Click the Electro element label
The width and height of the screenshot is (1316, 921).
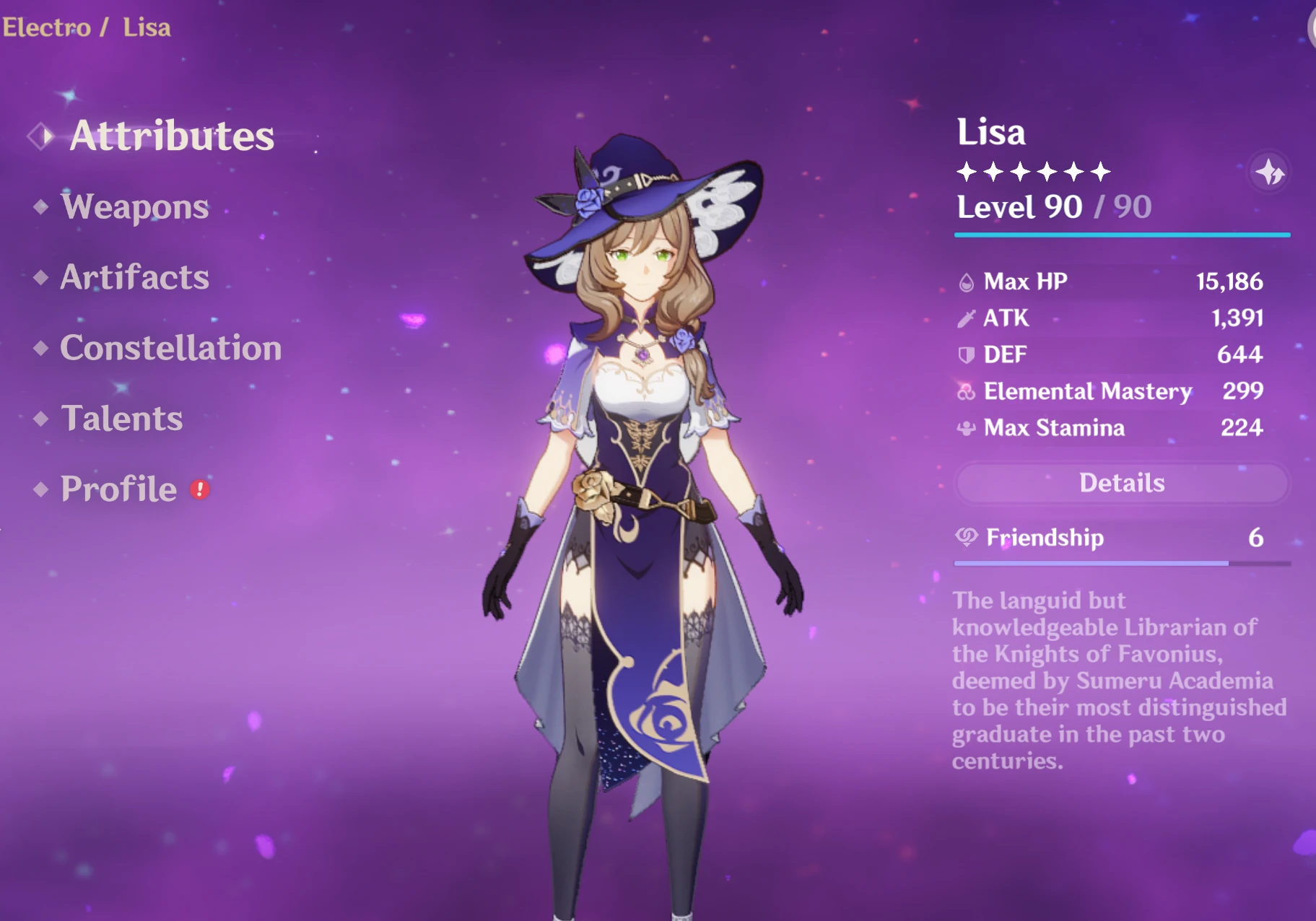click(43, 27)
